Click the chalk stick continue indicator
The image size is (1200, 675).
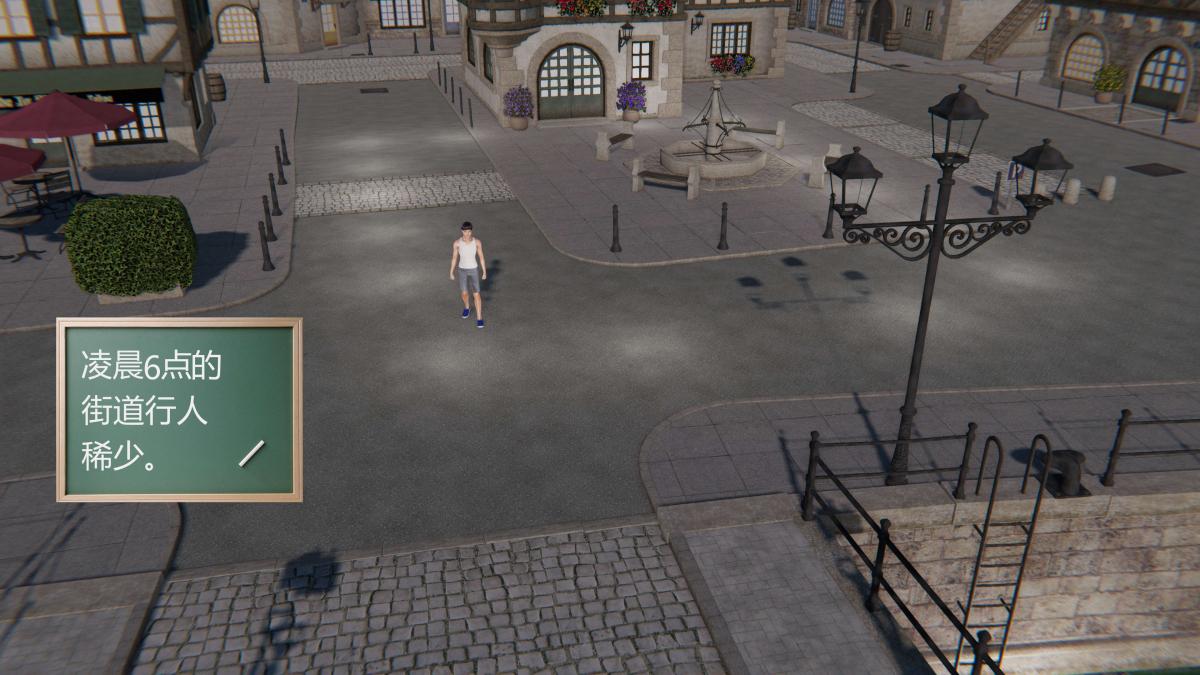[251, 453]
